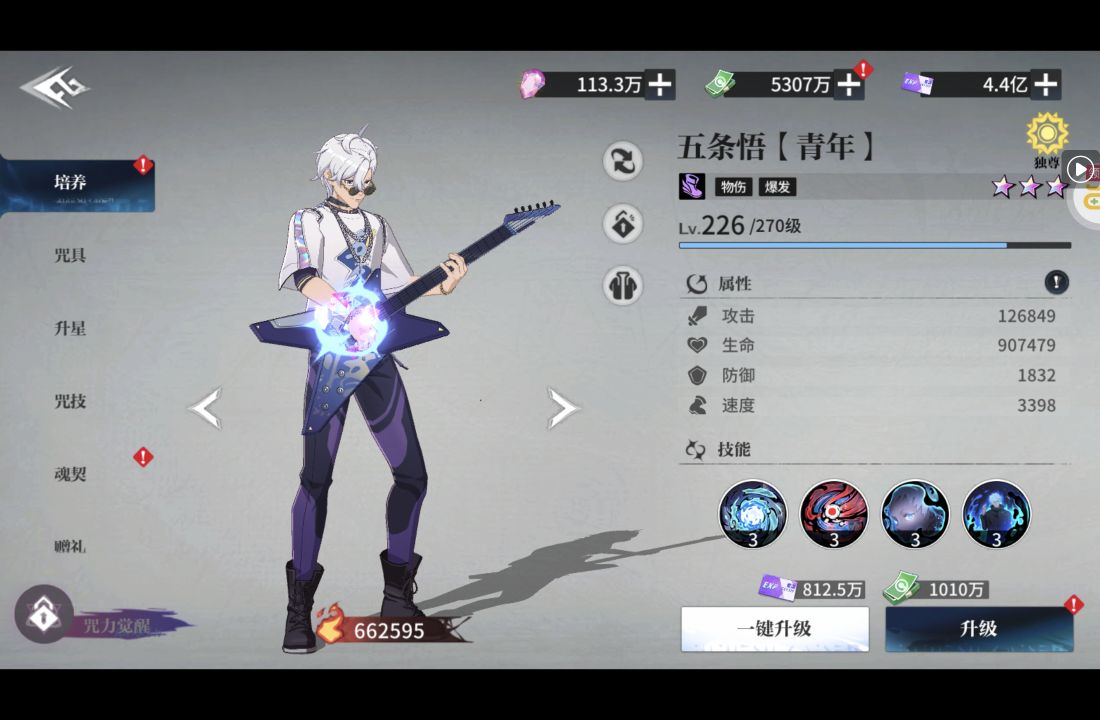Choose the 赠礼 tab
Viewport: 1100px width, 720px height.
point(70,546)
